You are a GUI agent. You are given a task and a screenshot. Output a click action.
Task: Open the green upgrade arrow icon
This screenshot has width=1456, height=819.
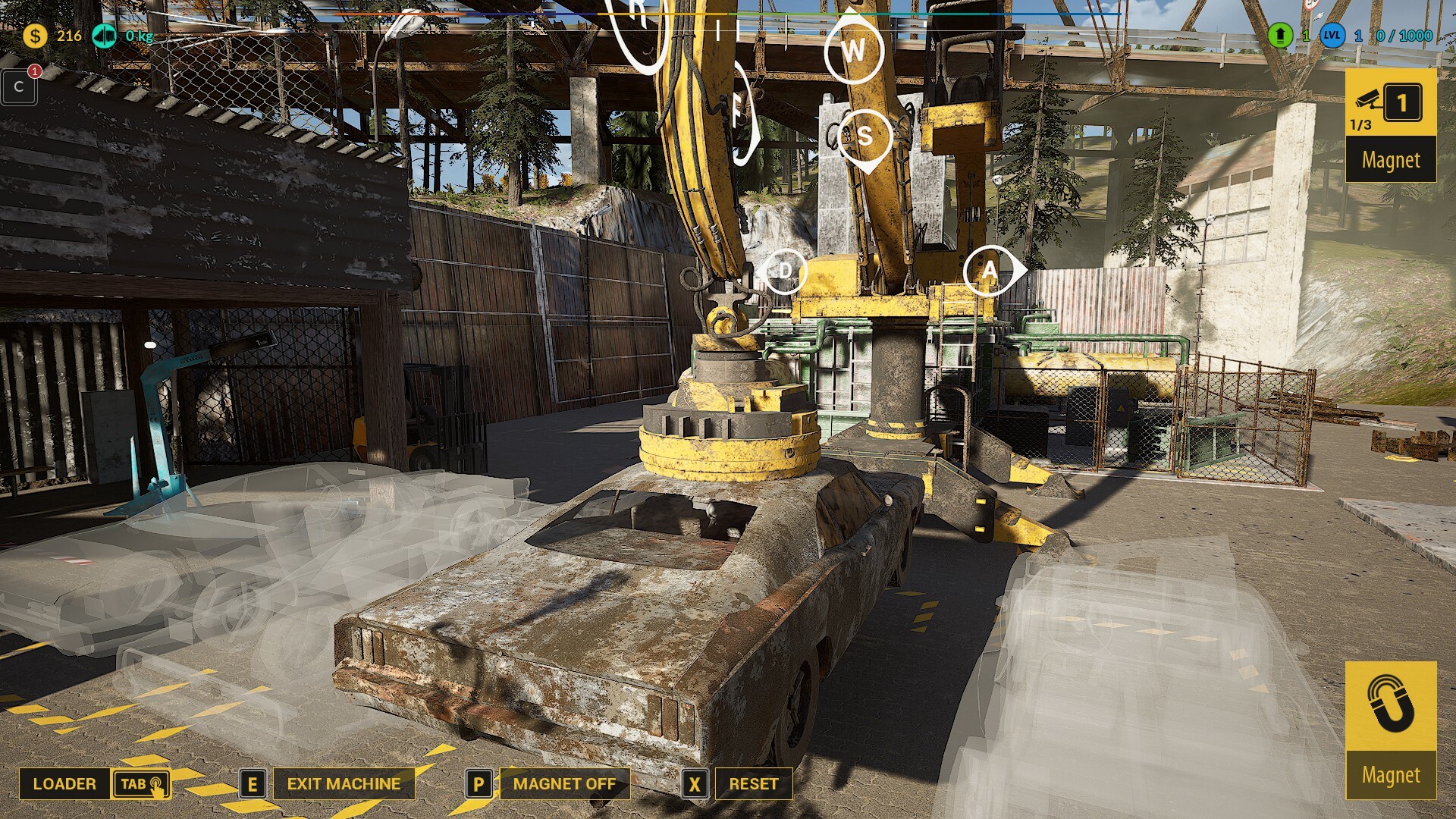(x=1280, y=36)
